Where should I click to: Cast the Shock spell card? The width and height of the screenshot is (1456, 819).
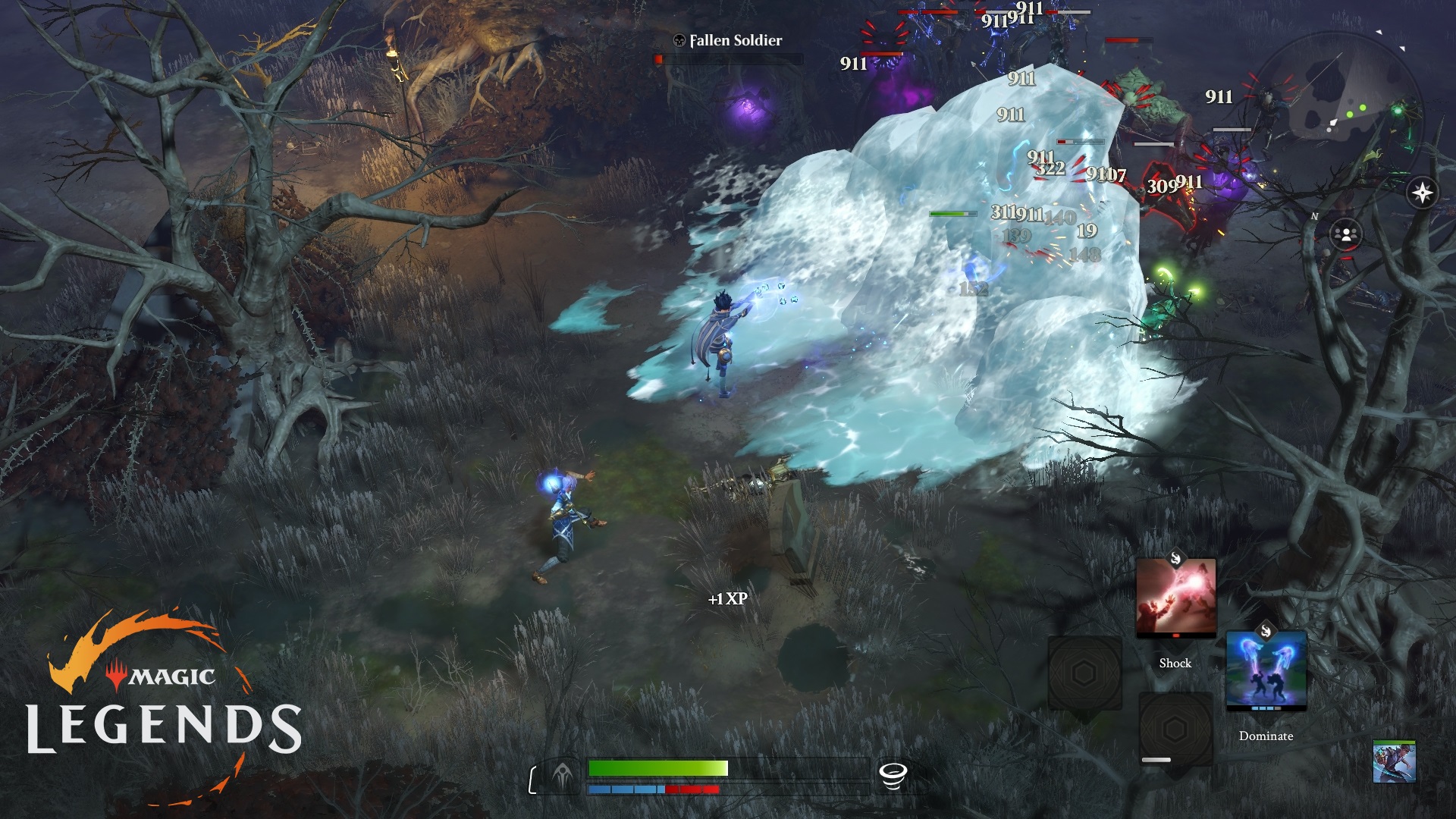[1175, 599]
